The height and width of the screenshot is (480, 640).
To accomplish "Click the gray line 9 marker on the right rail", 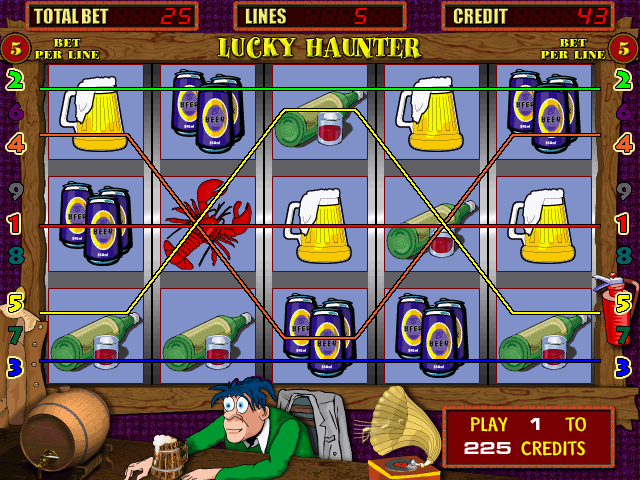I will pyautogui.click(x=624, y=189).
